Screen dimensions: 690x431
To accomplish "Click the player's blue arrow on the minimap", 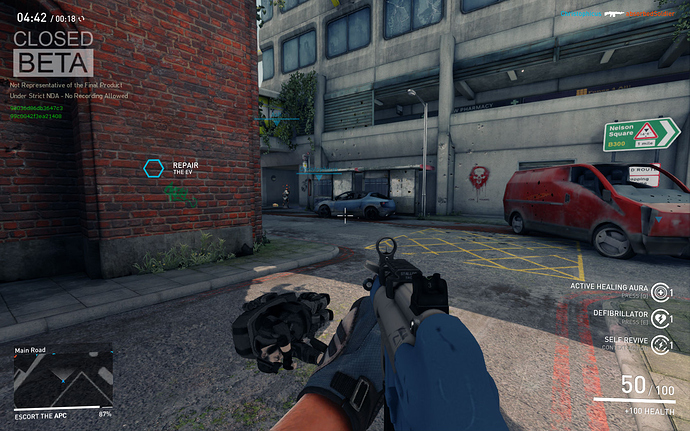I will (x=62, y=382).
